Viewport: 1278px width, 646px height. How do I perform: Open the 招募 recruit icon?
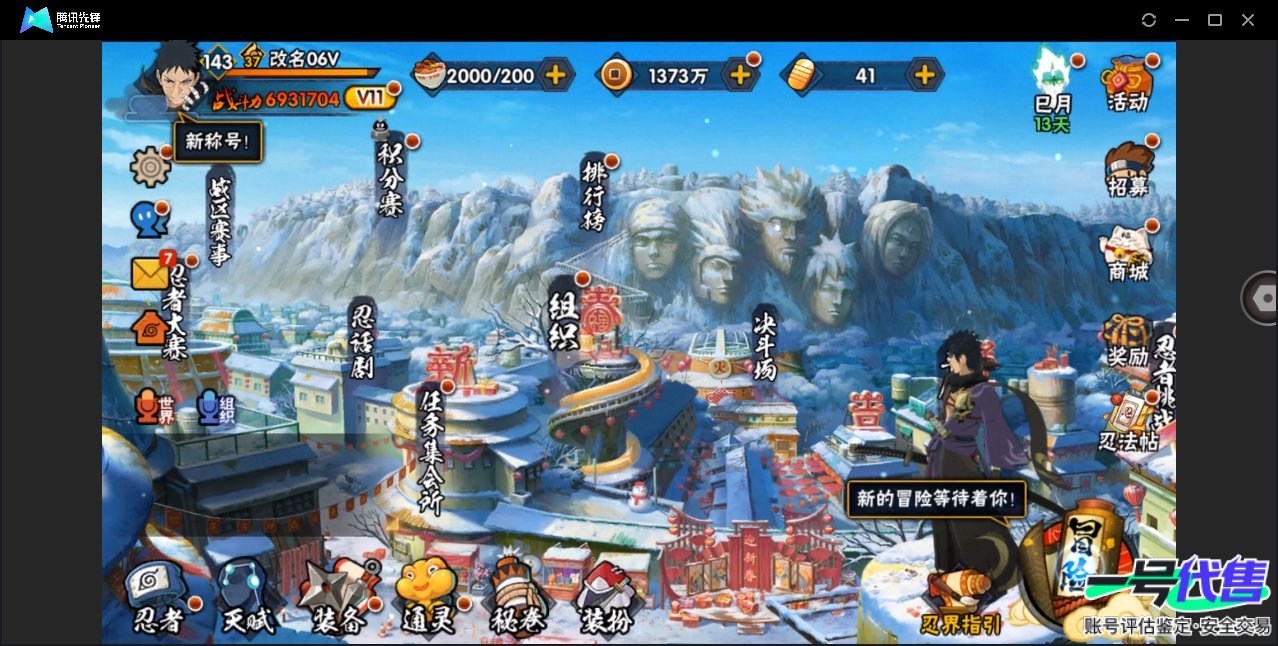[x=1127, y=169]
